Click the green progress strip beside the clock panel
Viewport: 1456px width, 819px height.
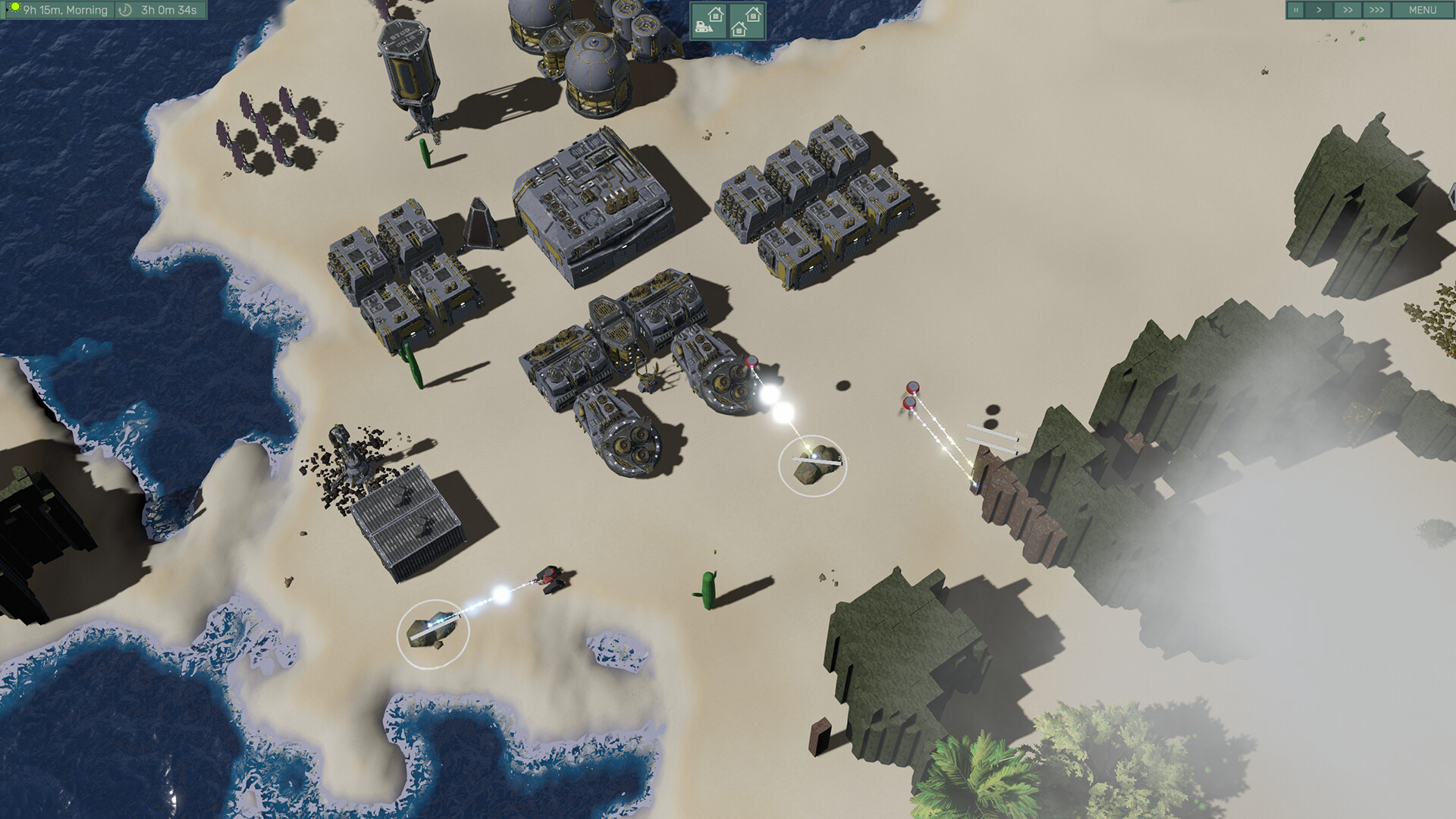tap(3, 10)
